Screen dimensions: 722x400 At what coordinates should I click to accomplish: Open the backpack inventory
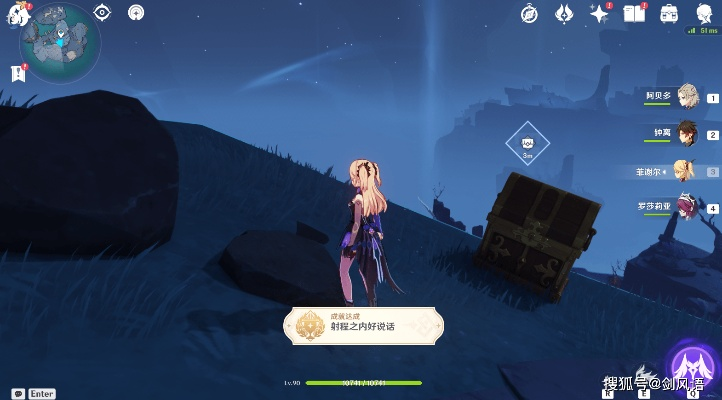tap(668, 13)
